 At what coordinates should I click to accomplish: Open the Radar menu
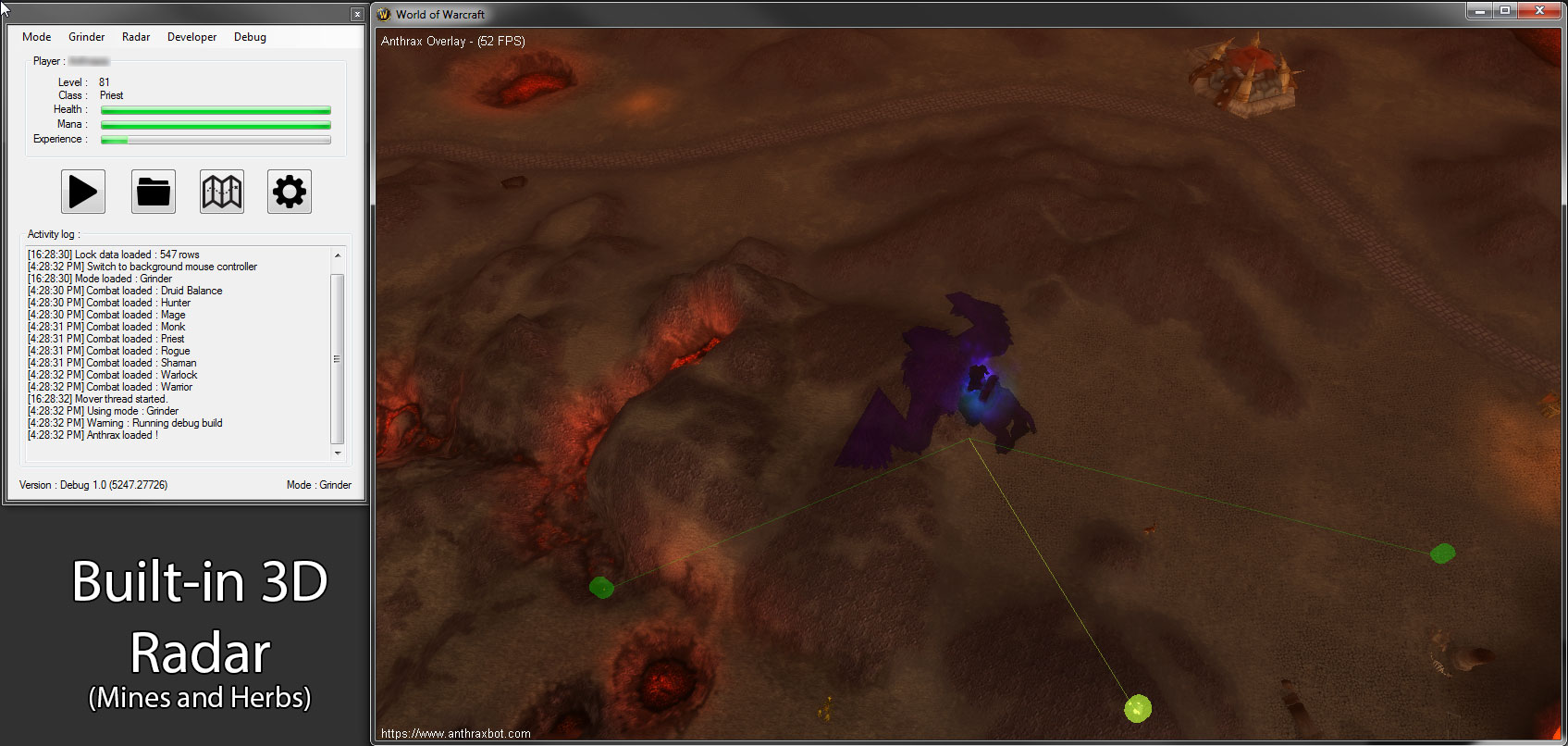(x=136, y=37)
